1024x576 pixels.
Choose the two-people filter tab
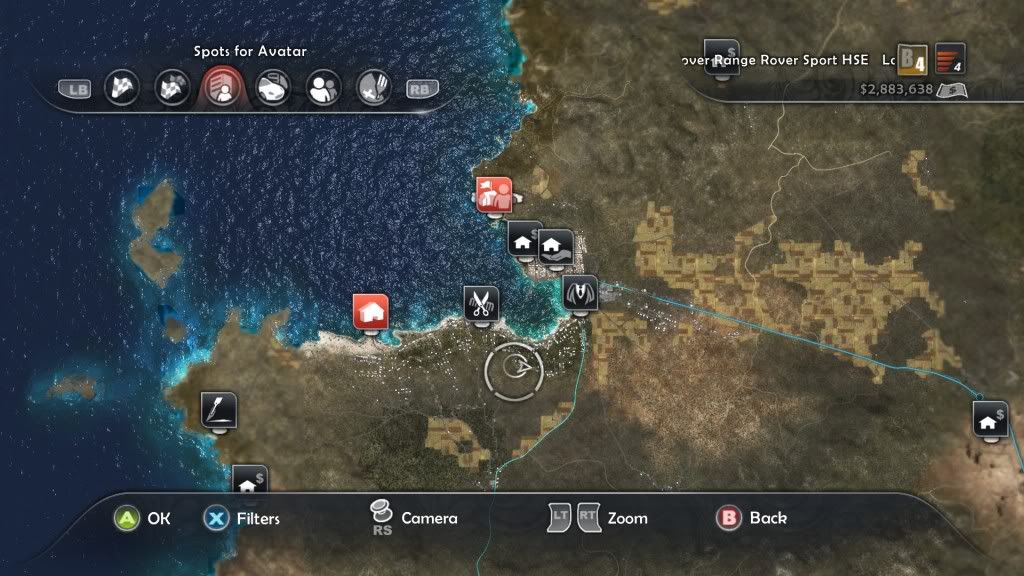[x=323, y=88]
